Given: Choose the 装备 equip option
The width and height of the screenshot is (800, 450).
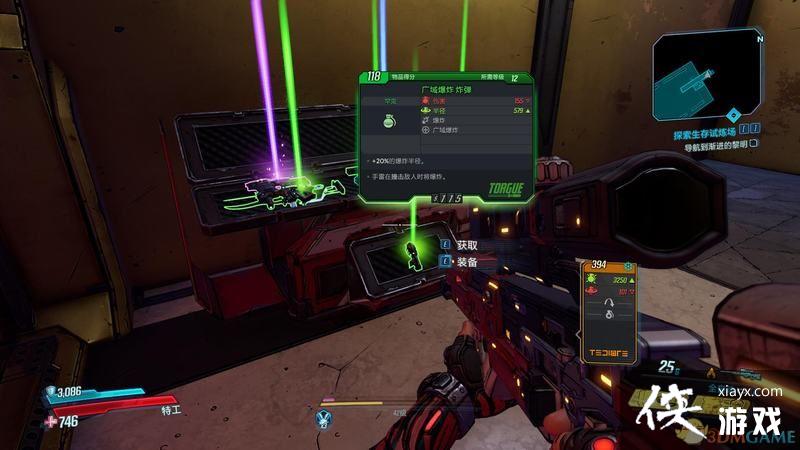Looking at the screenshot, I should (x=468, y=262).
